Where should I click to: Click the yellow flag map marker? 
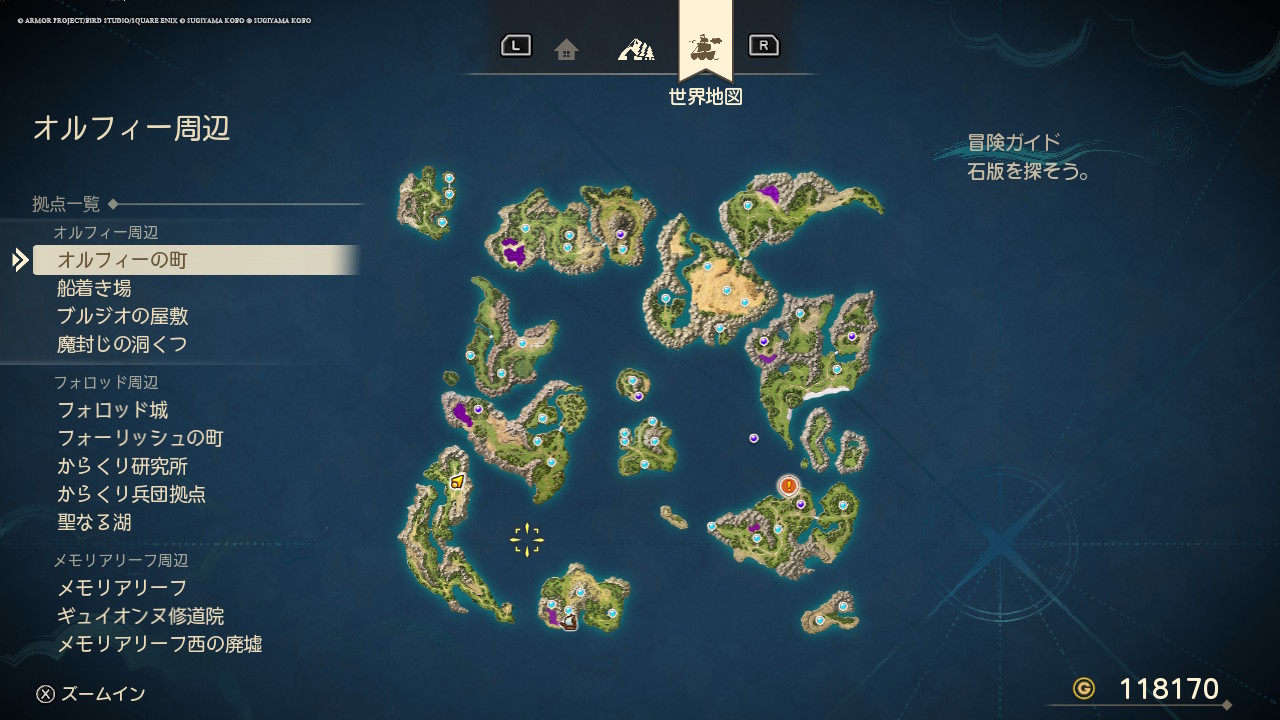457,482
